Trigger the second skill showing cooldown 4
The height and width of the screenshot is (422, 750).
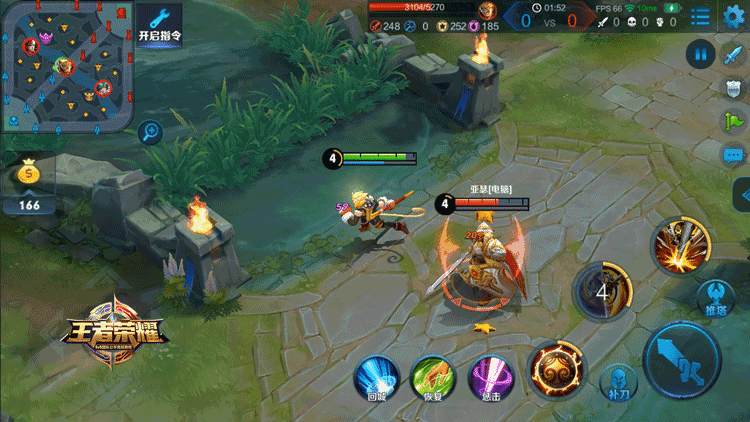[602, 293]
